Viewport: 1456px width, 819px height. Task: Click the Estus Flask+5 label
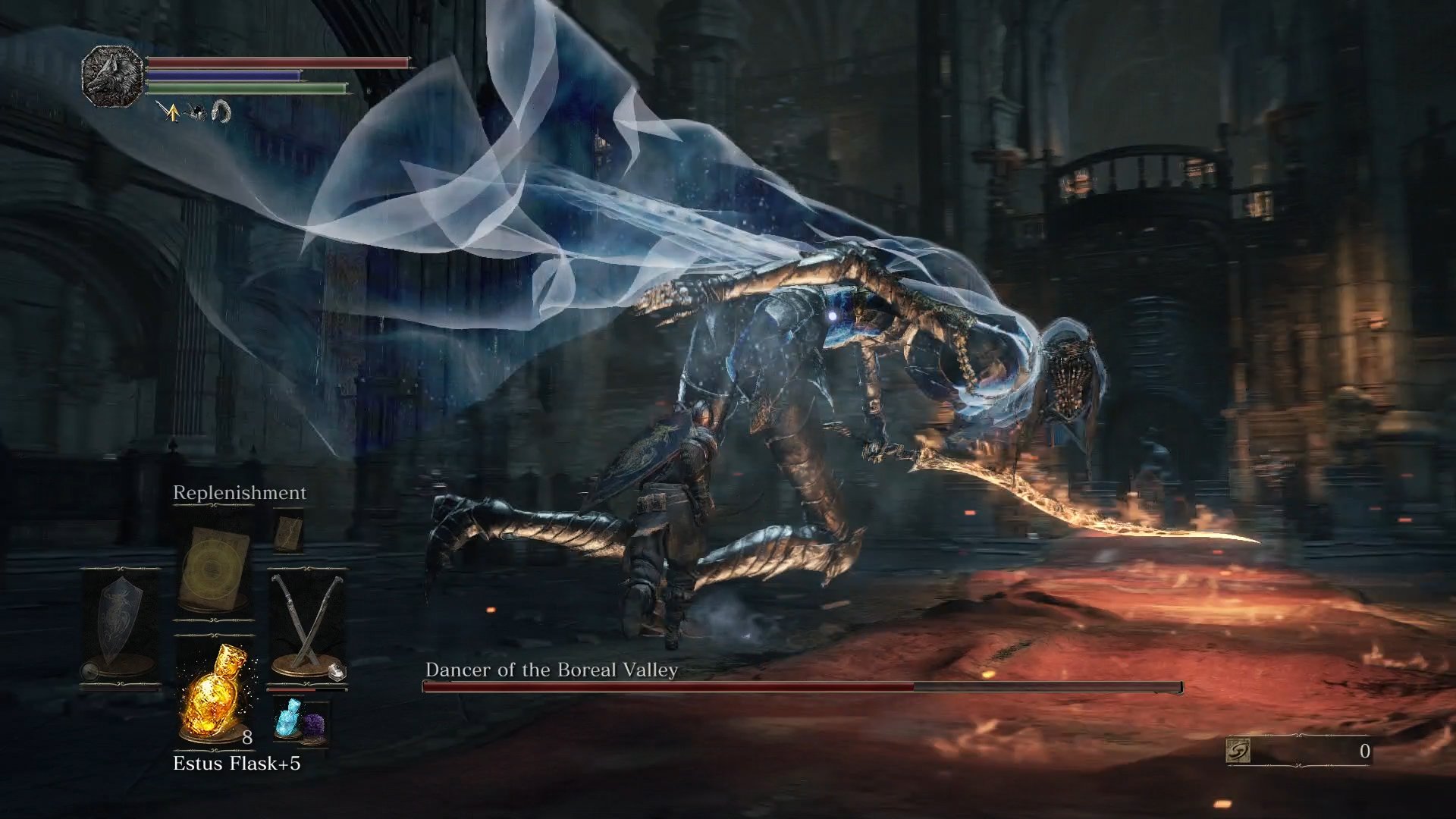[237, 763]
